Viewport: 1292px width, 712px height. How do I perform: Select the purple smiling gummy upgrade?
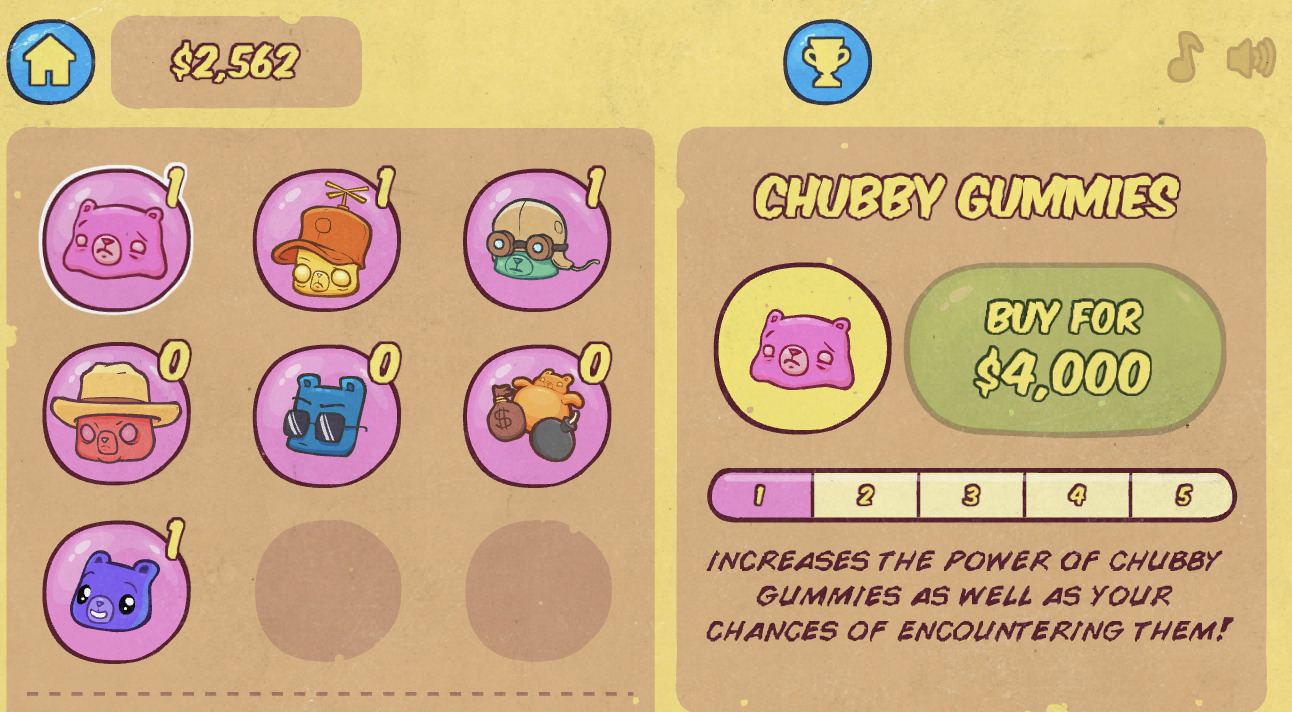point(116,591)
